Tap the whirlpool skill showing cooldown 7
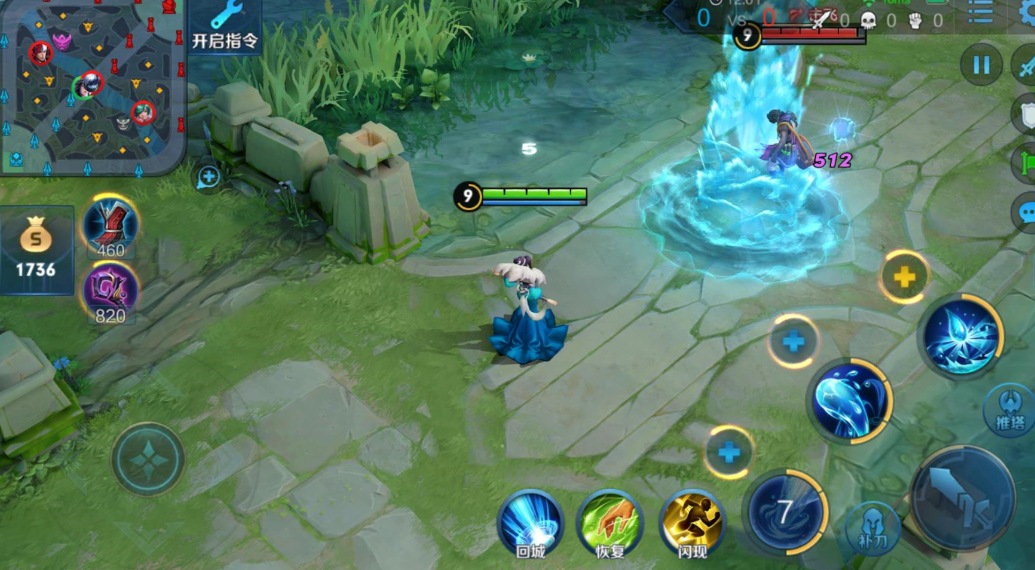This screenshot has width=1035, height=570. (786, 513)
